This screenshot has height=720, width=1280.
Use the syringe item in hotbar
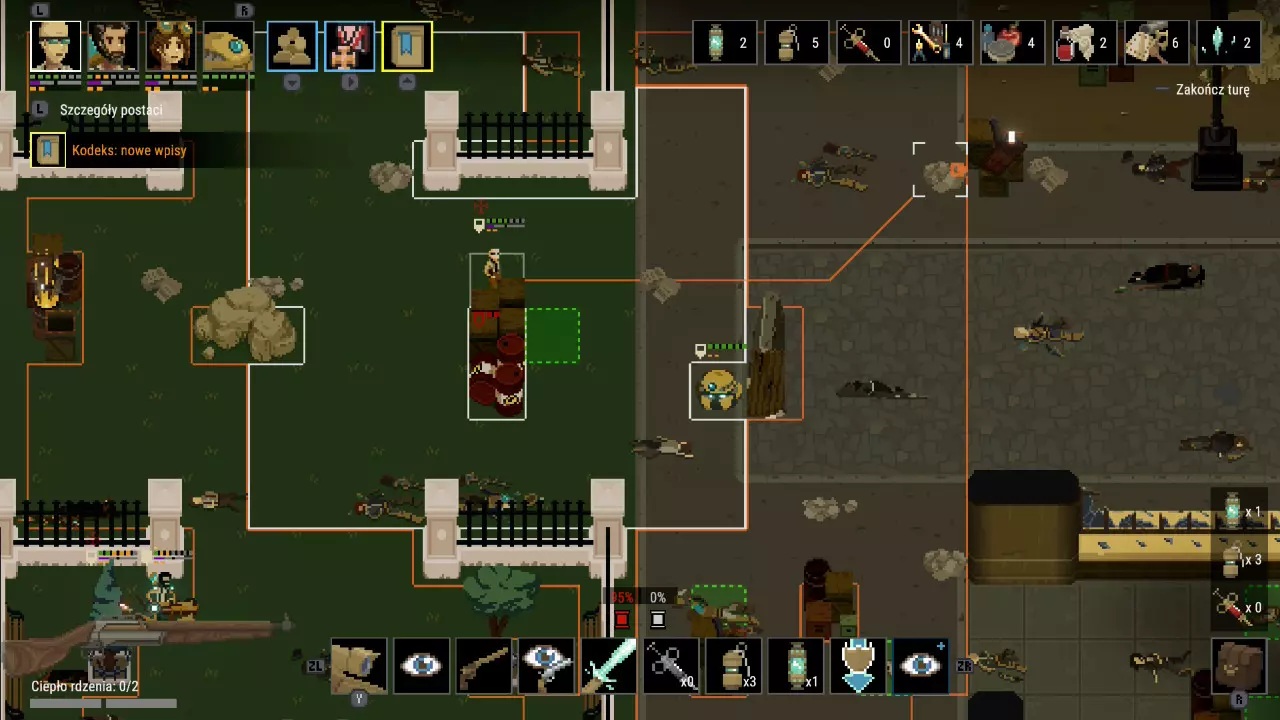670,665
